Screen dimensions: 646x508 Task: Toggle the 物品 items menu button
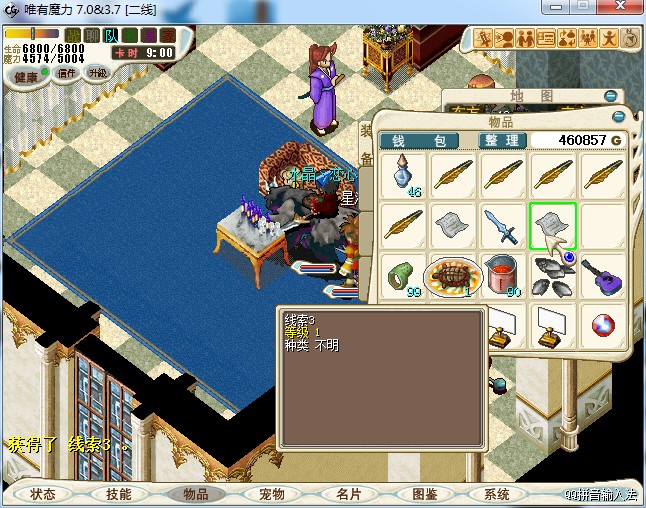point(194,494)
